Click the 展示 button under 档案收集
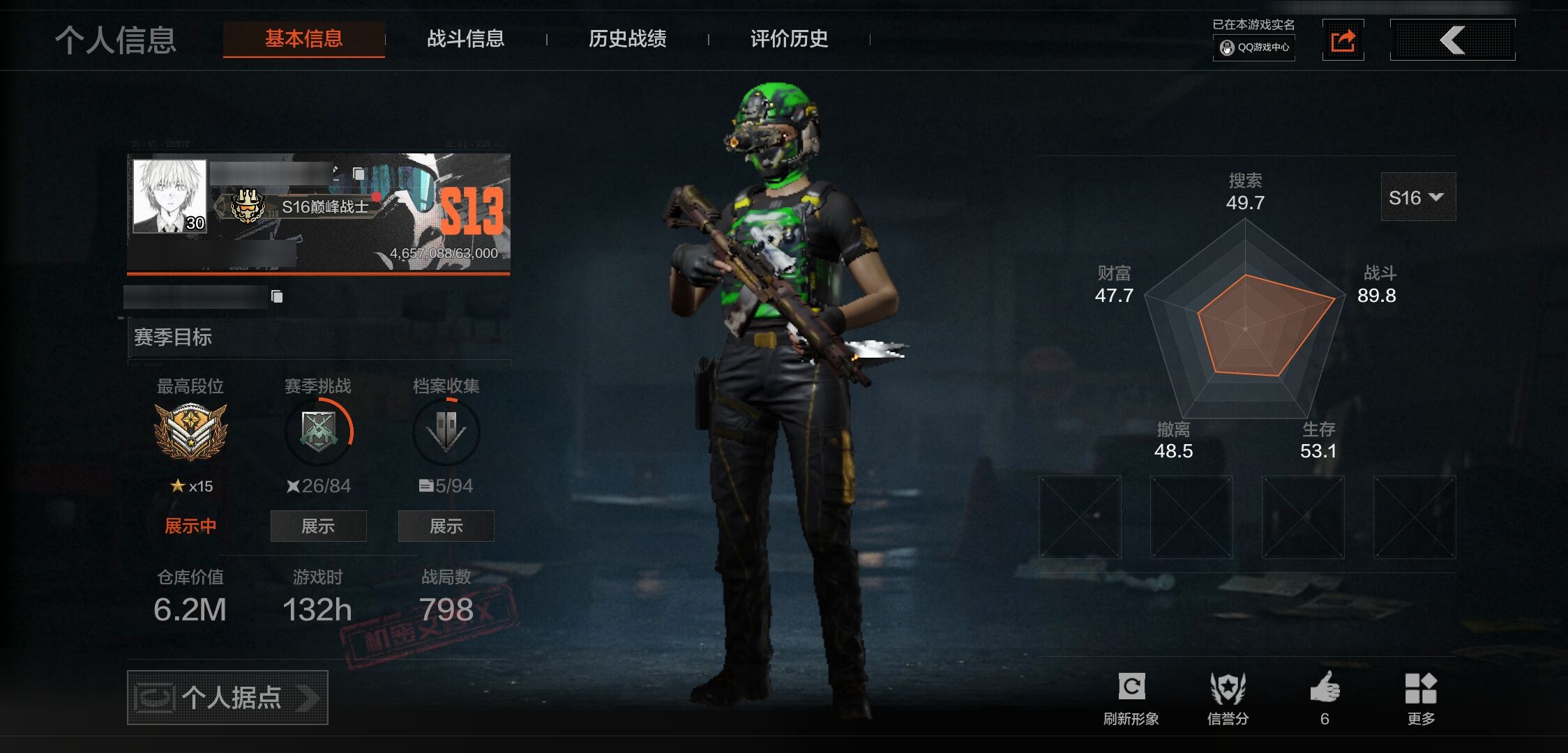Image resolution: width=1568 pixels, height=753 pixels. tap(446, 526)
